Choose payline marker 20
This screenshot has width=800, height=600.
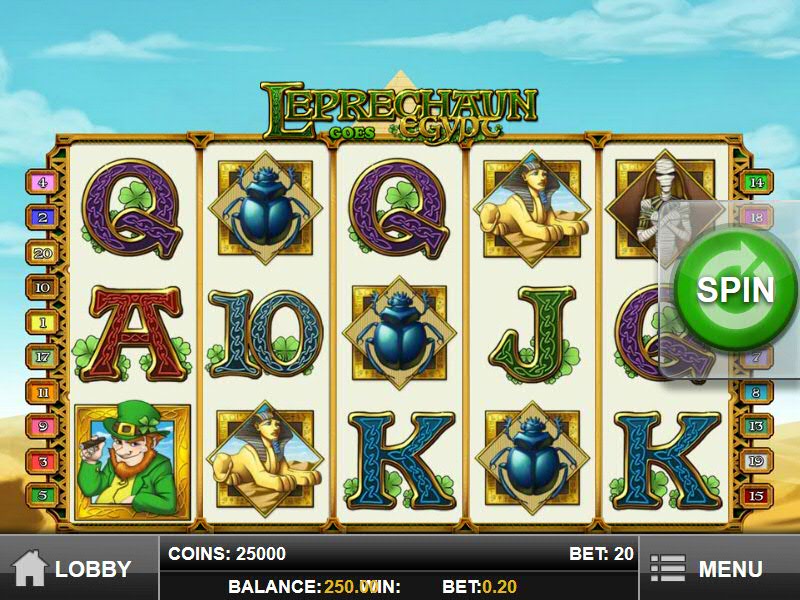coord(43,253)
